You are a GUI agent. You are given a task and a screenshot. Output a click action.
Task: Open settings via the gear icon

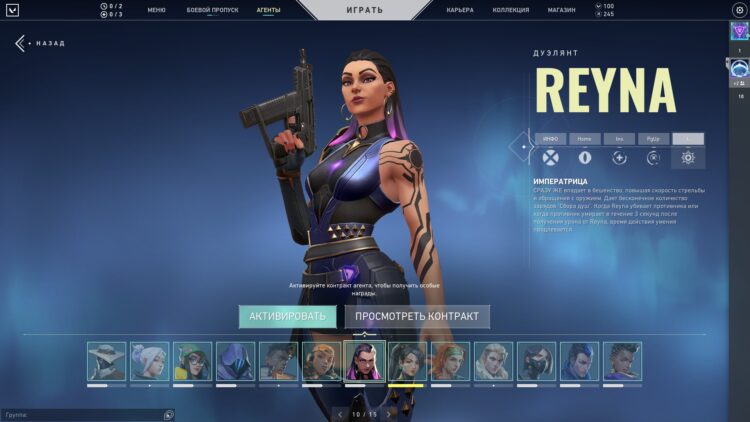[739, 10]
